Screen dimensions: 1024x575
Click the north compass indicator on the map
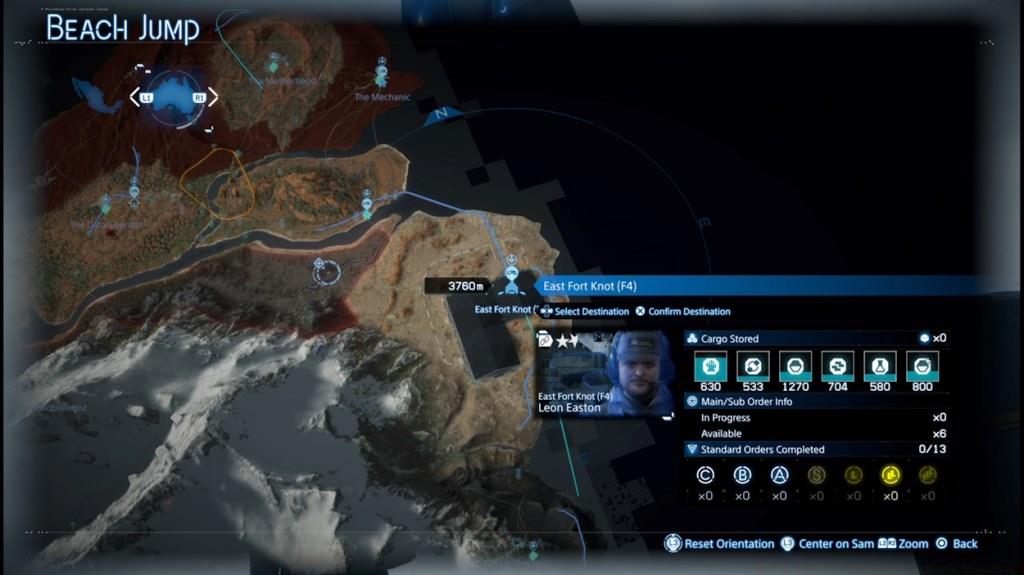click(436, 115)
